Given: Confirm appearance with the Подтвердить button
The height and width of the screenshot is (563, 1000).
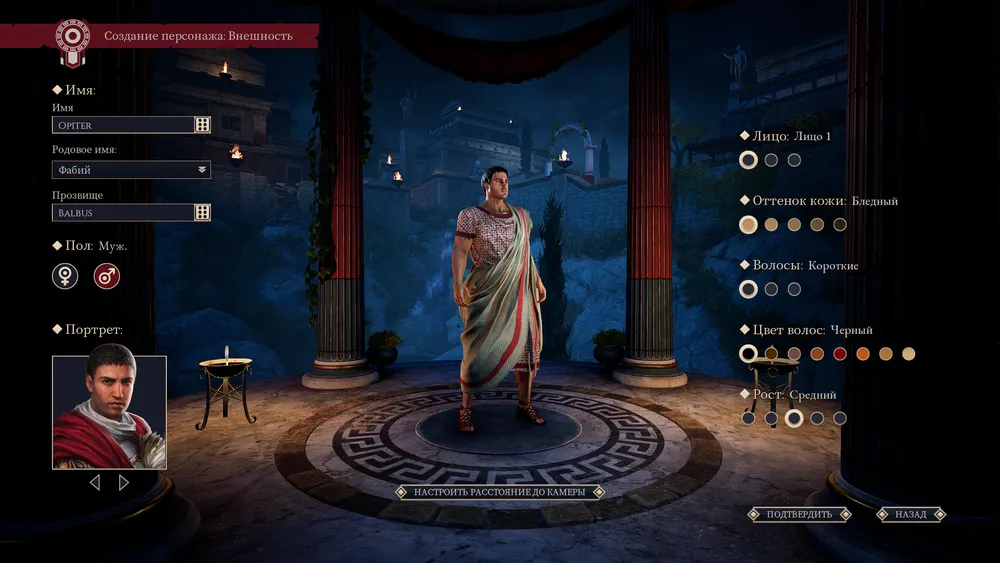Looking at the screenshot, I should point(799,514).
